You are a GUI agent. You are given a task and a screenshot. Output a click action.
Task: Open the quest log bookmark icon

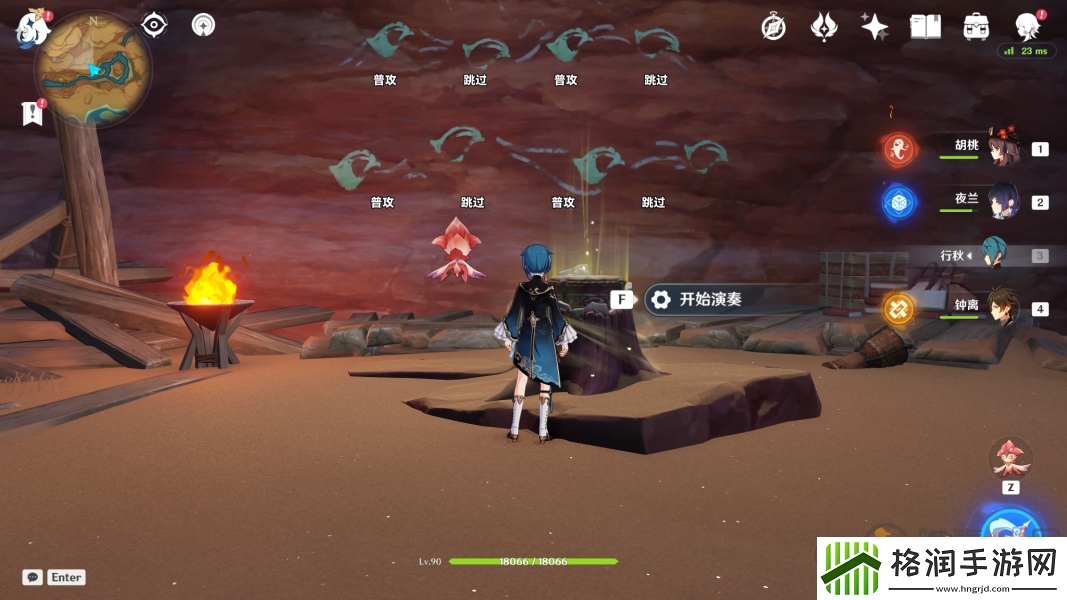[x=33, y=113]
